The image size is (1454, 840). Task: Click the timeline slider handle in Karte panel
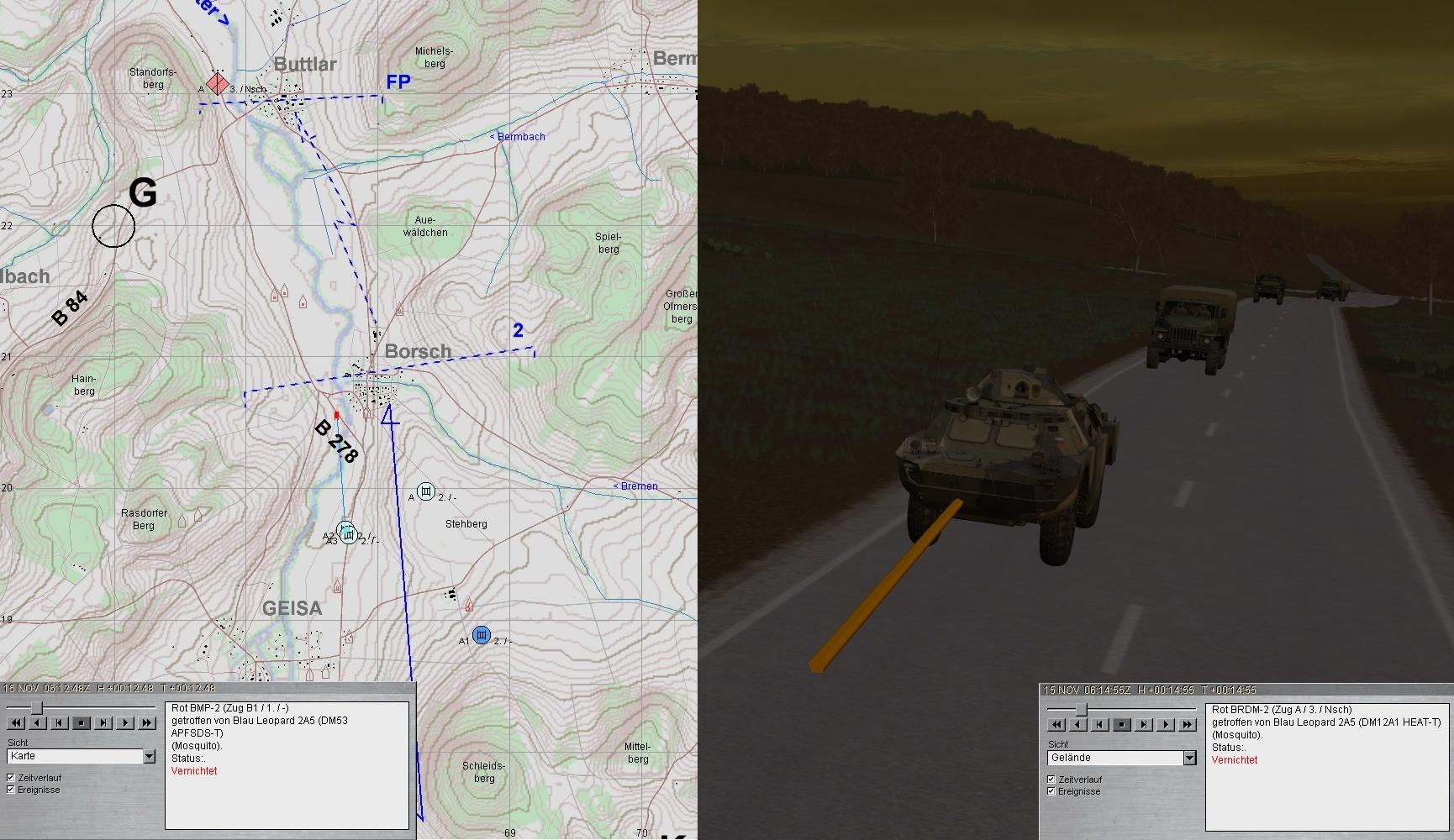pyautogui.click(x=36, y=708)
